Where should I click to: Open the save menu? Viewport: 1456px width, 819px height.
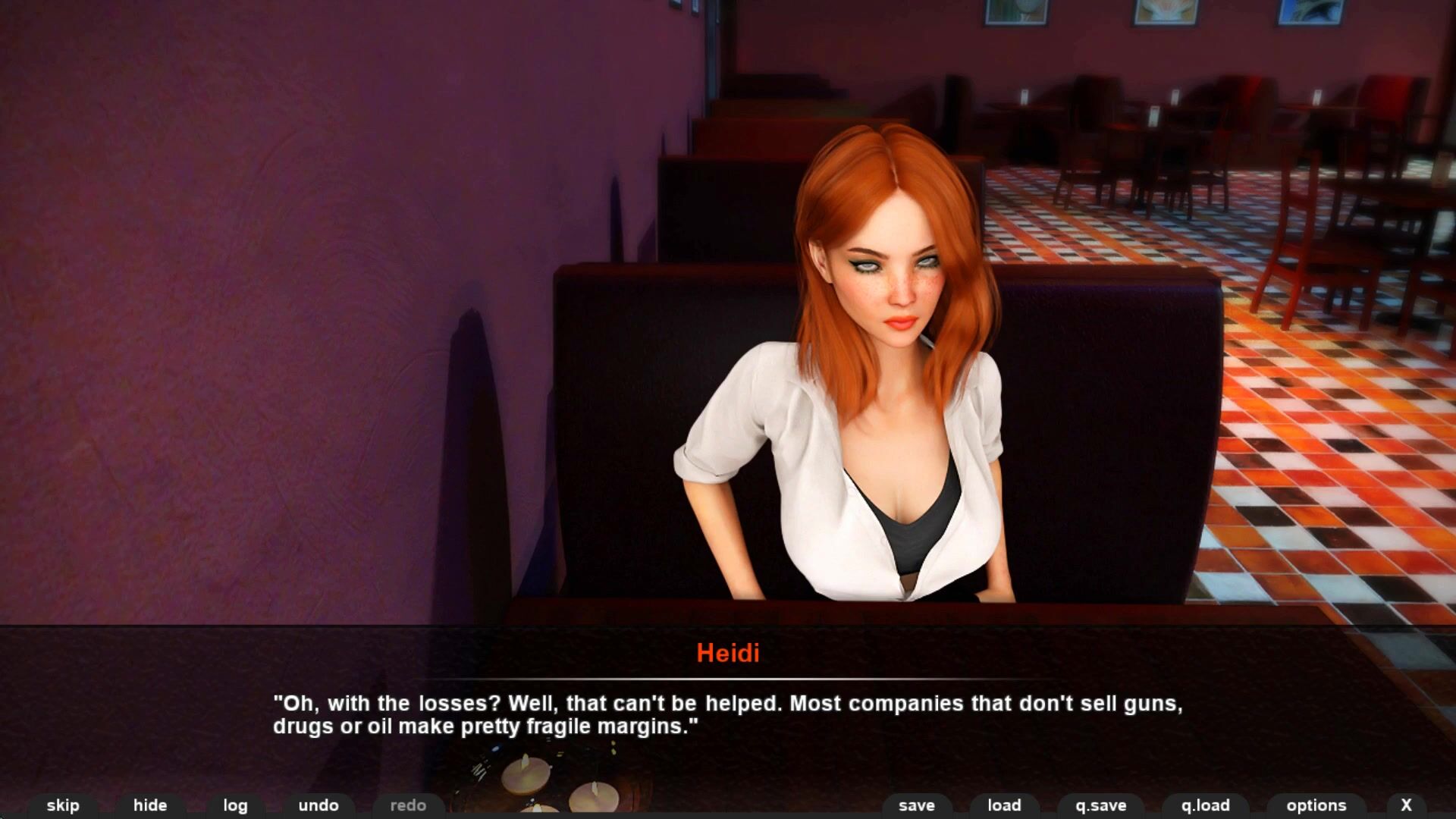click(x=917, y=805)
